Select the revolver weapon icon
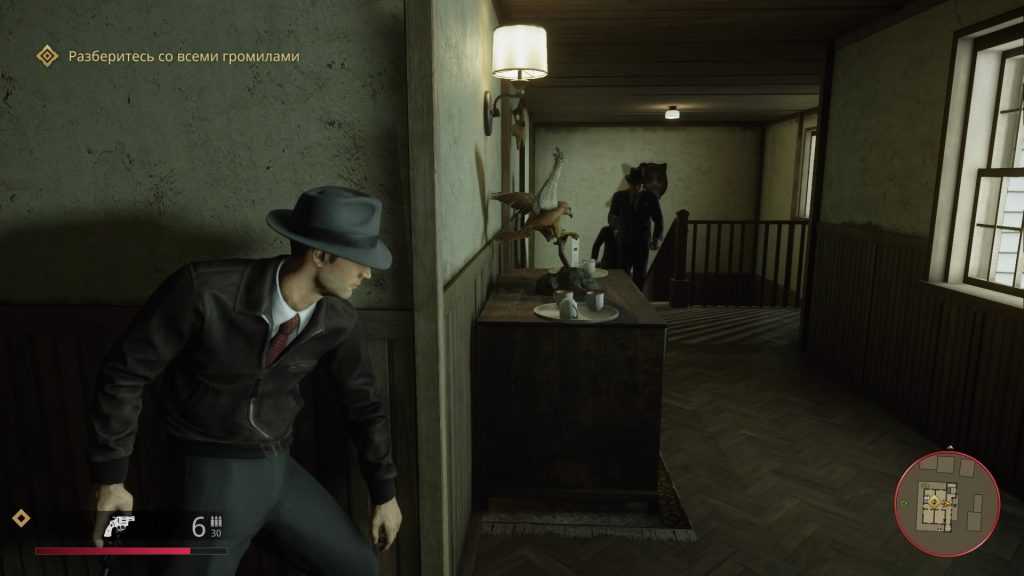This screenshot has width=1024, height=576. tap(119, 525)
